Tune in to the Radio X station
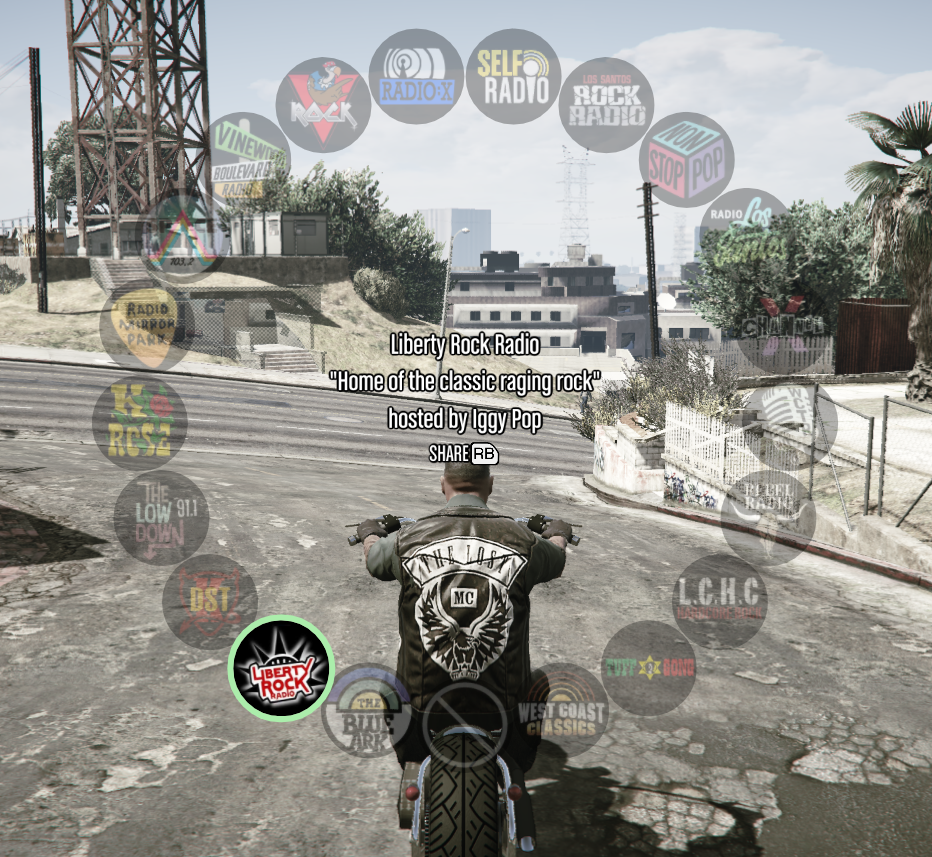This screenshot has height=857, width=932. click(416, 76)
